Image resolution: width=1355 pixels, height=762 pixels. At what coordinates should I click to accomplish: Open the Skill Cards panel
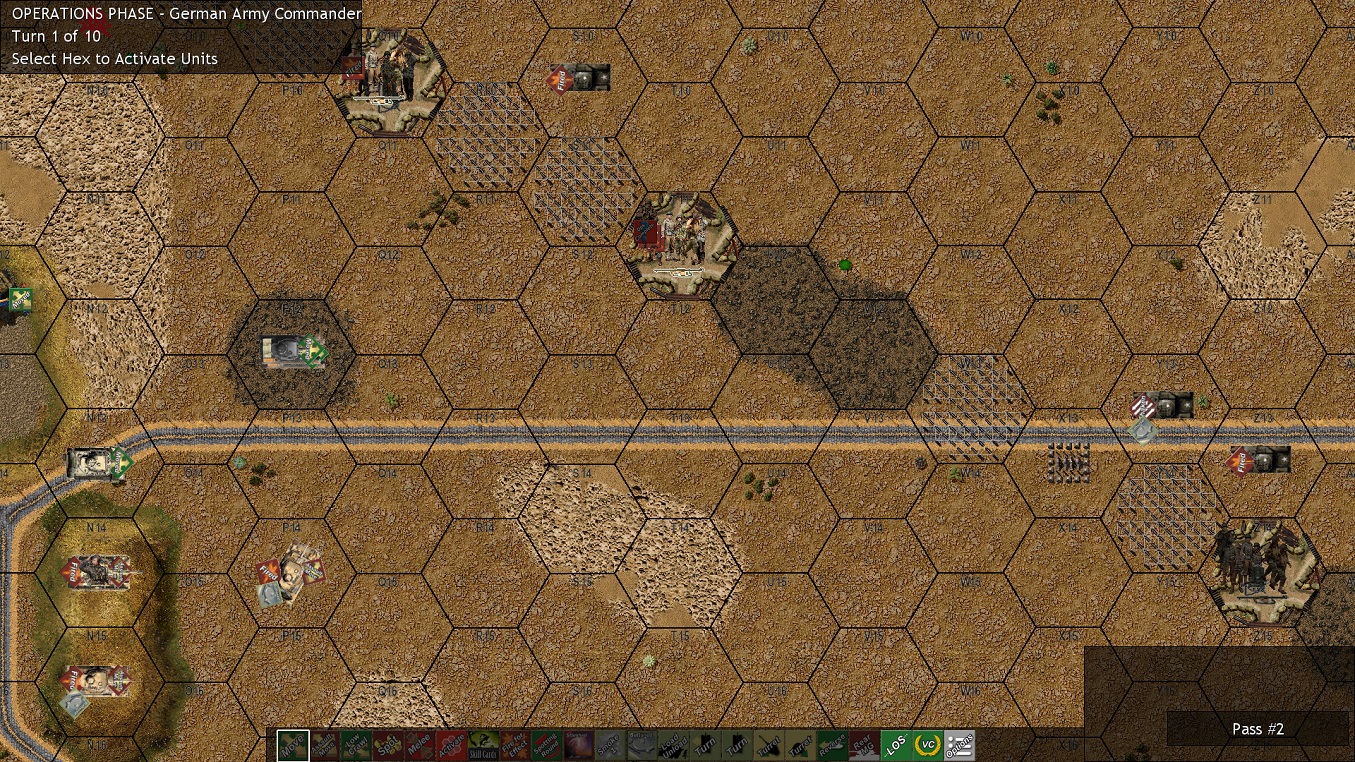coord(485,745)
